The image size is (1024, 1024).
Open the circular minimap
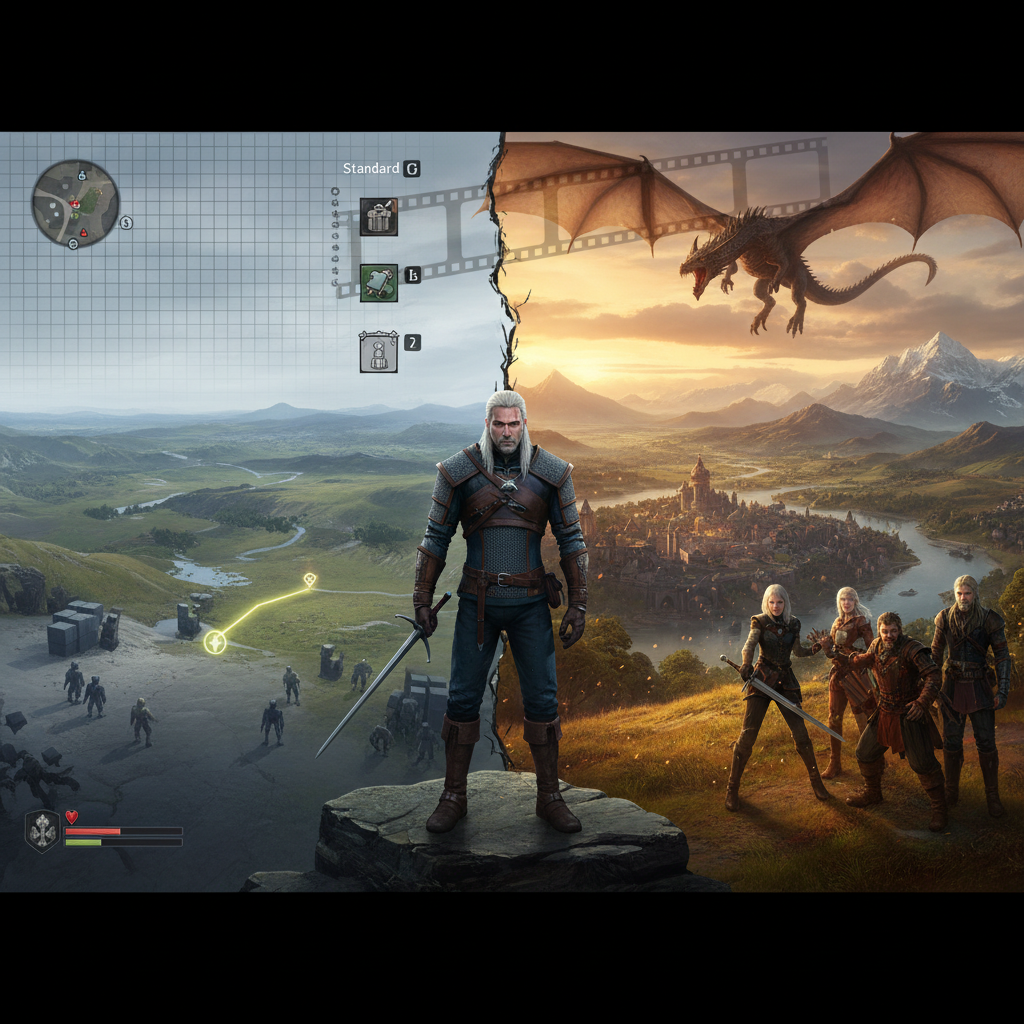pos(75,203)
